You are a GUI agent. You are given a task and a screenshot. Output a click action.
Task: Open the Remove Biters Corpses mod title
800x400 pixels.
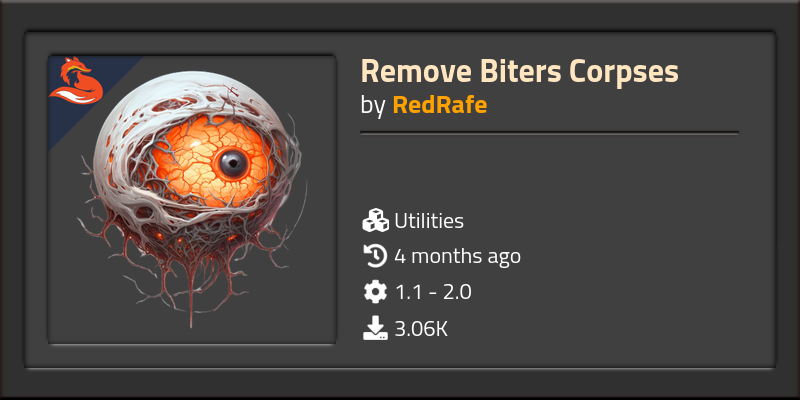coord(519,72)
